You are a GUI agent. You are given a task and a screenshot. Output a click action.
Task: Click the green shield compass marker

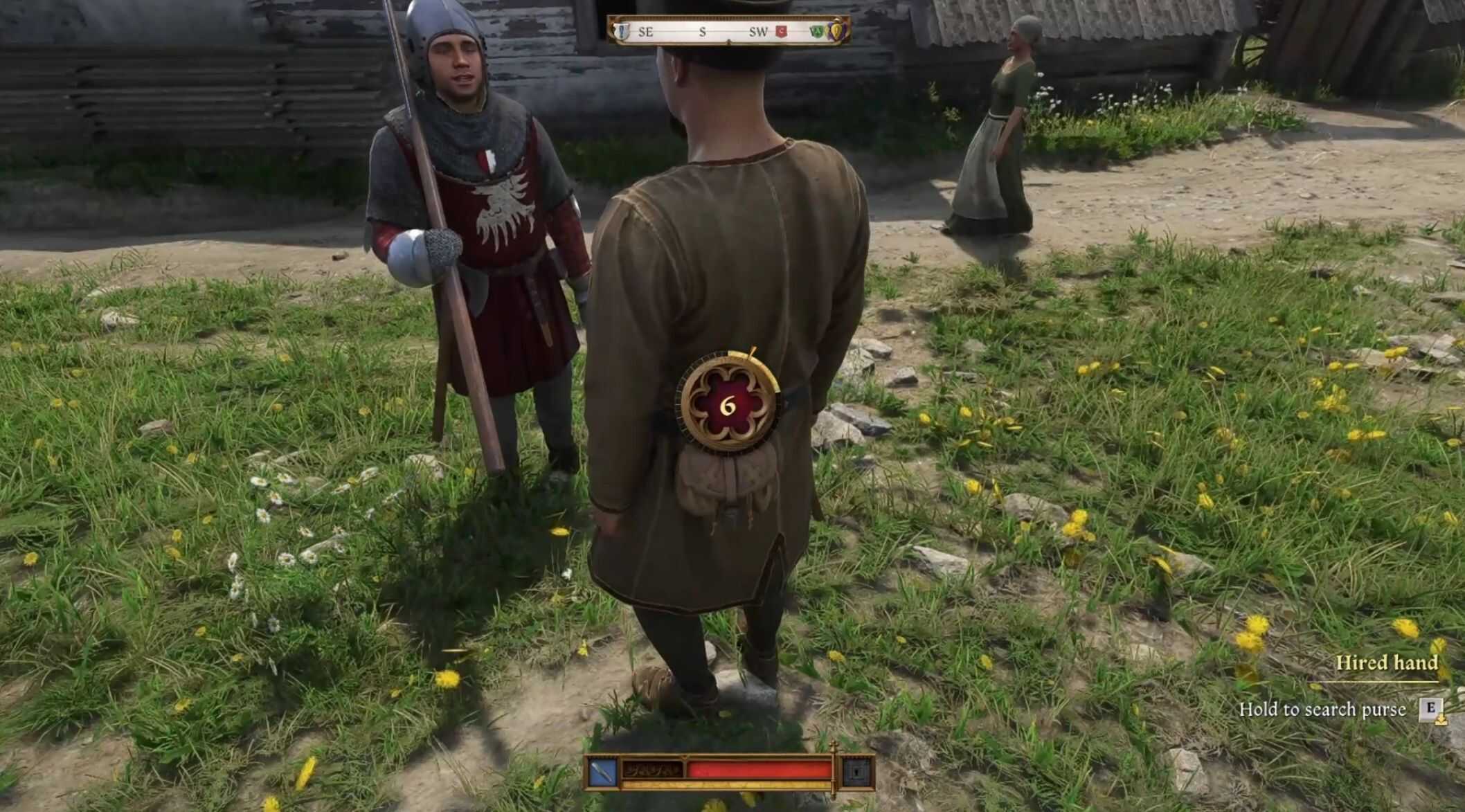(x=816, y=31)
